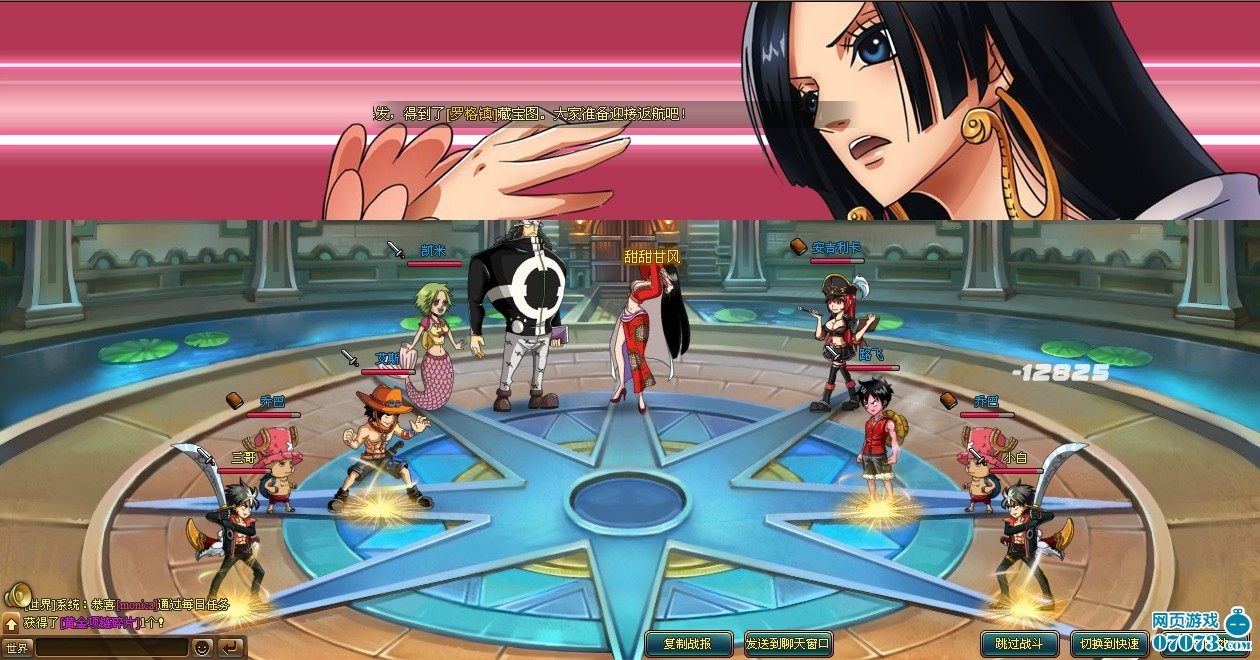The width and height of the screenshot is (1260, 660).
Task: Copy the battle report (复制战报)
Action: pos(687,644)
